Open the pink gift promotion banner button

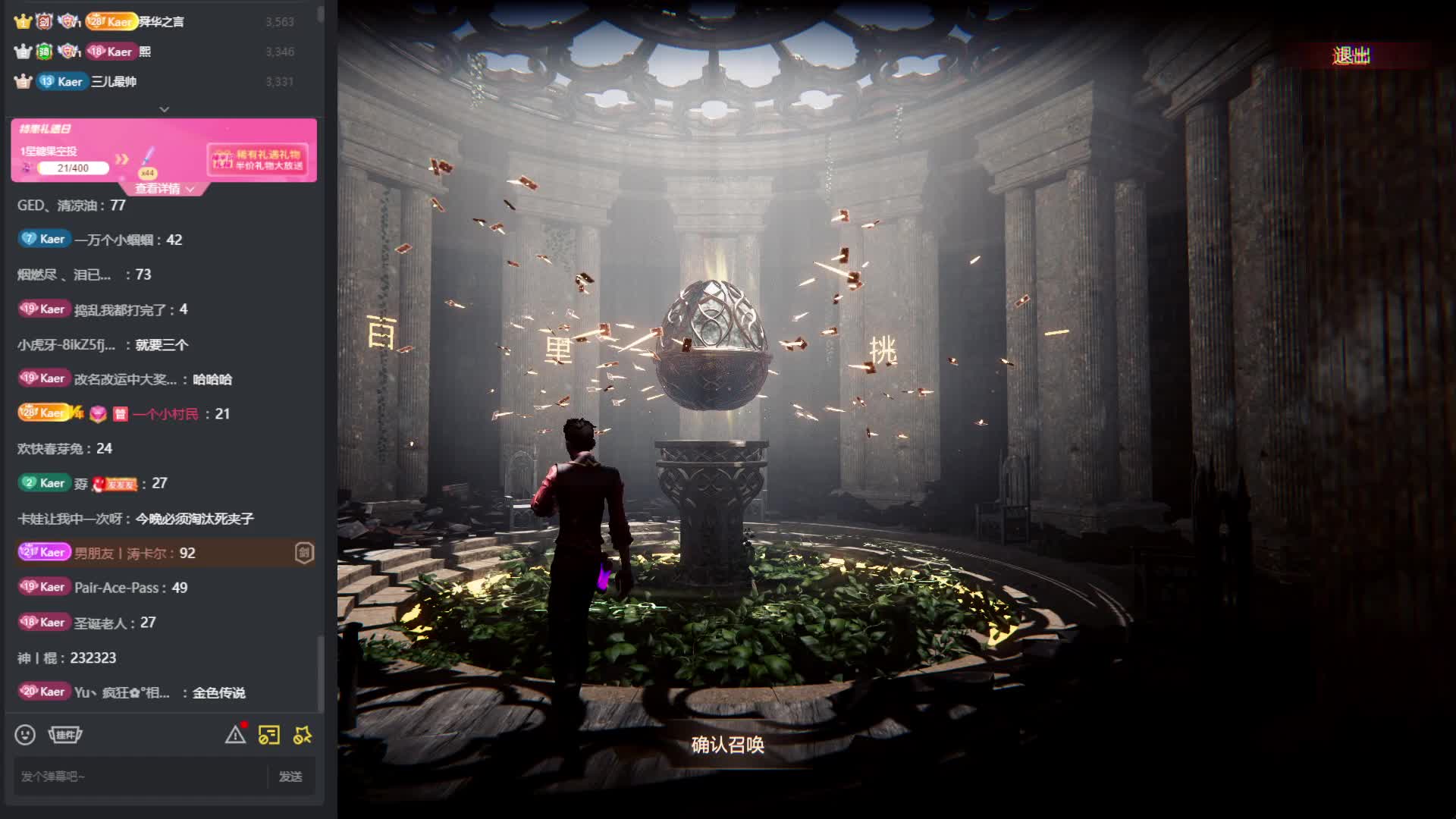click(258, 159)
